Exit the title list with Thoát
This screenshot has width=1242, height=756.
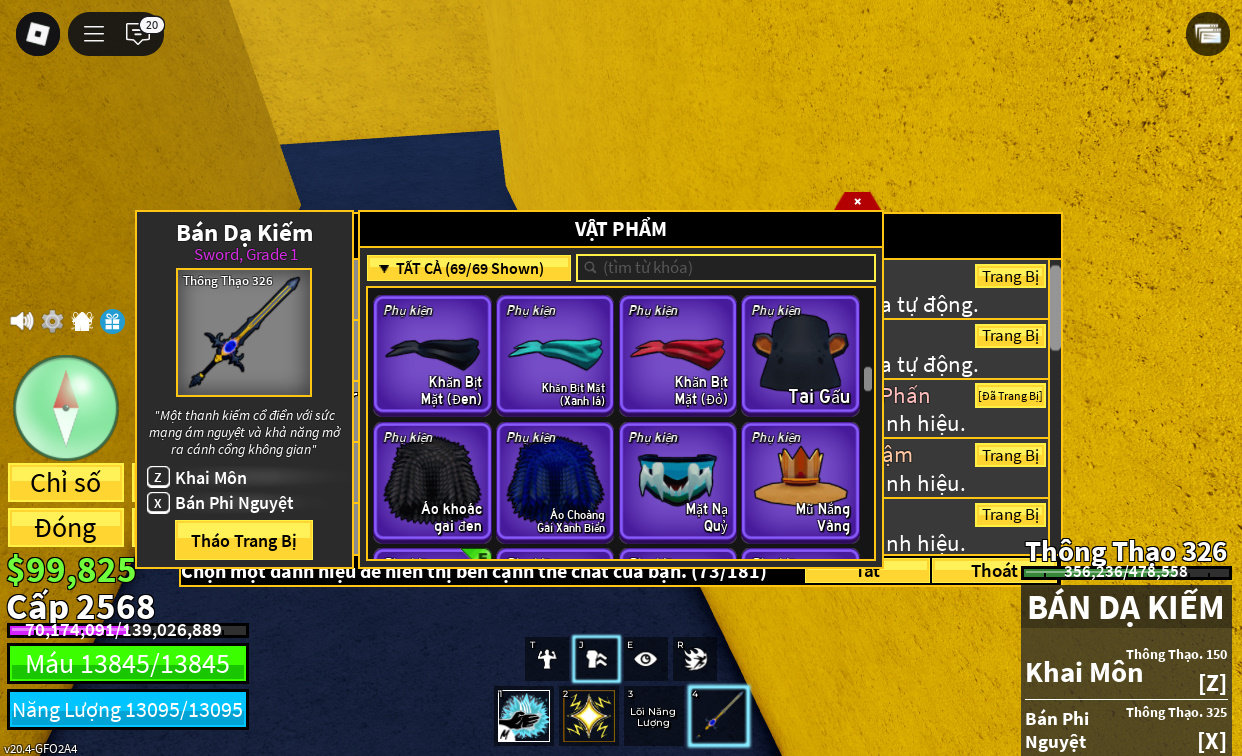point(993,570)
